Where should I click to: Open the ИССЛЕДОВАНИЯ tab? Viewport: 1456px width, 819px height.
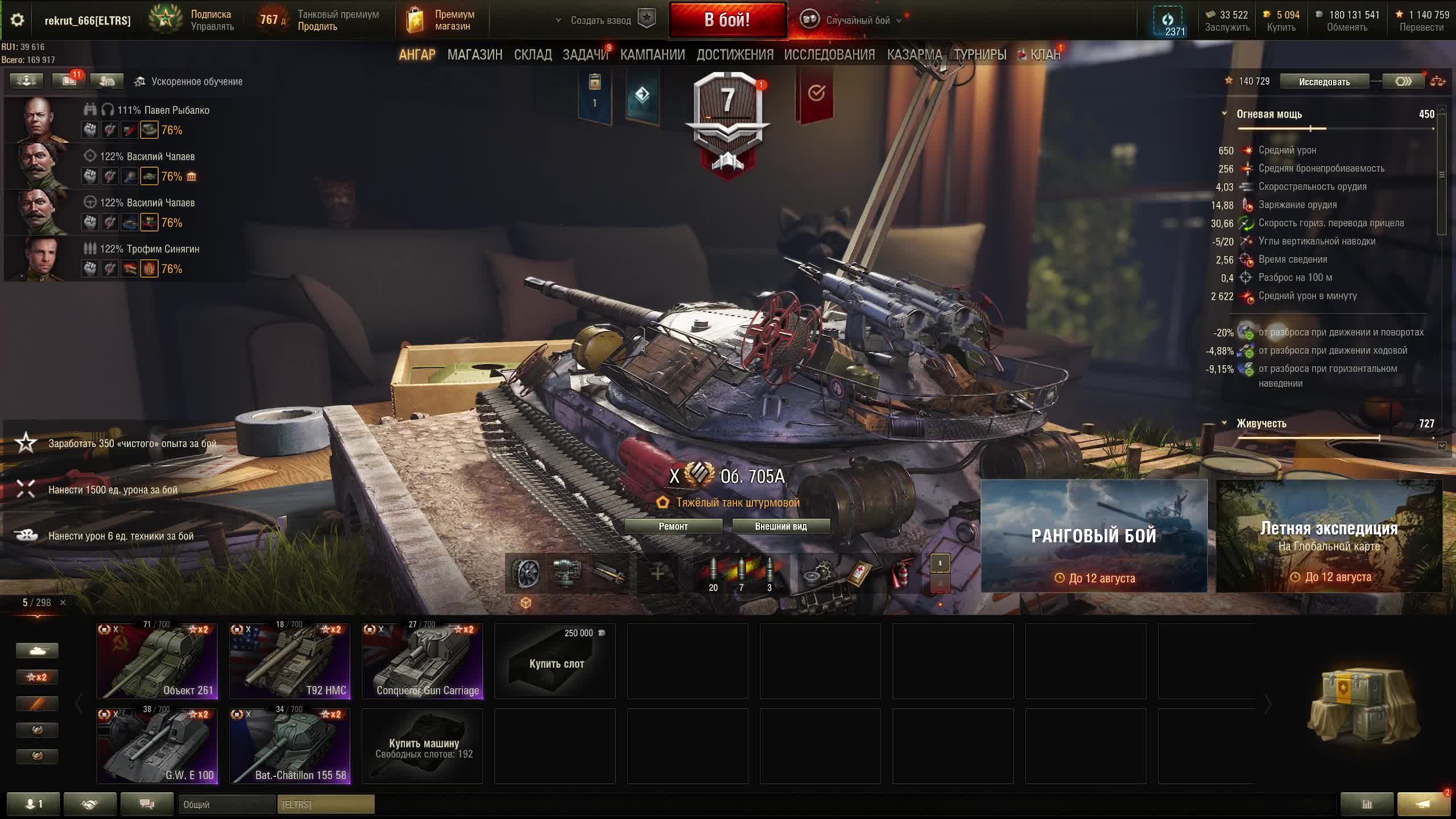tap(829, 55)
